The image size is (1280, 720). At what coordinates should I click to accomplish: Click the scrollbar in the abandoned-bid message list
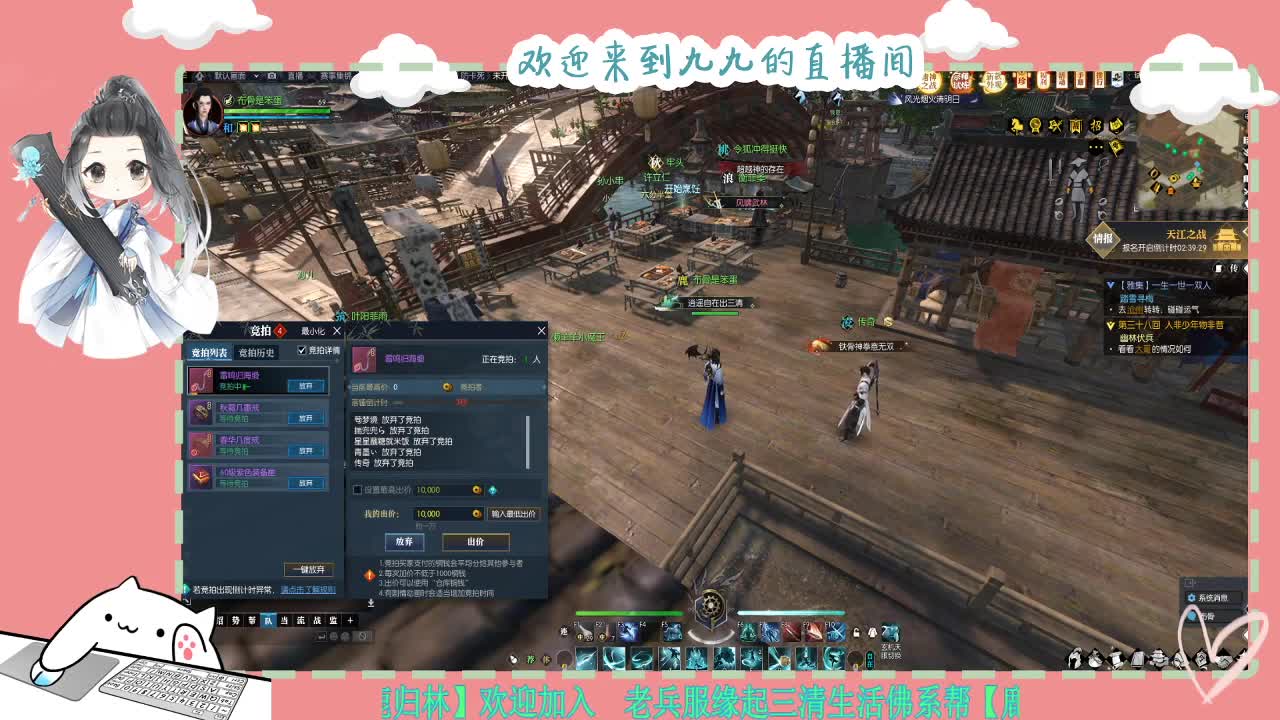527,441
